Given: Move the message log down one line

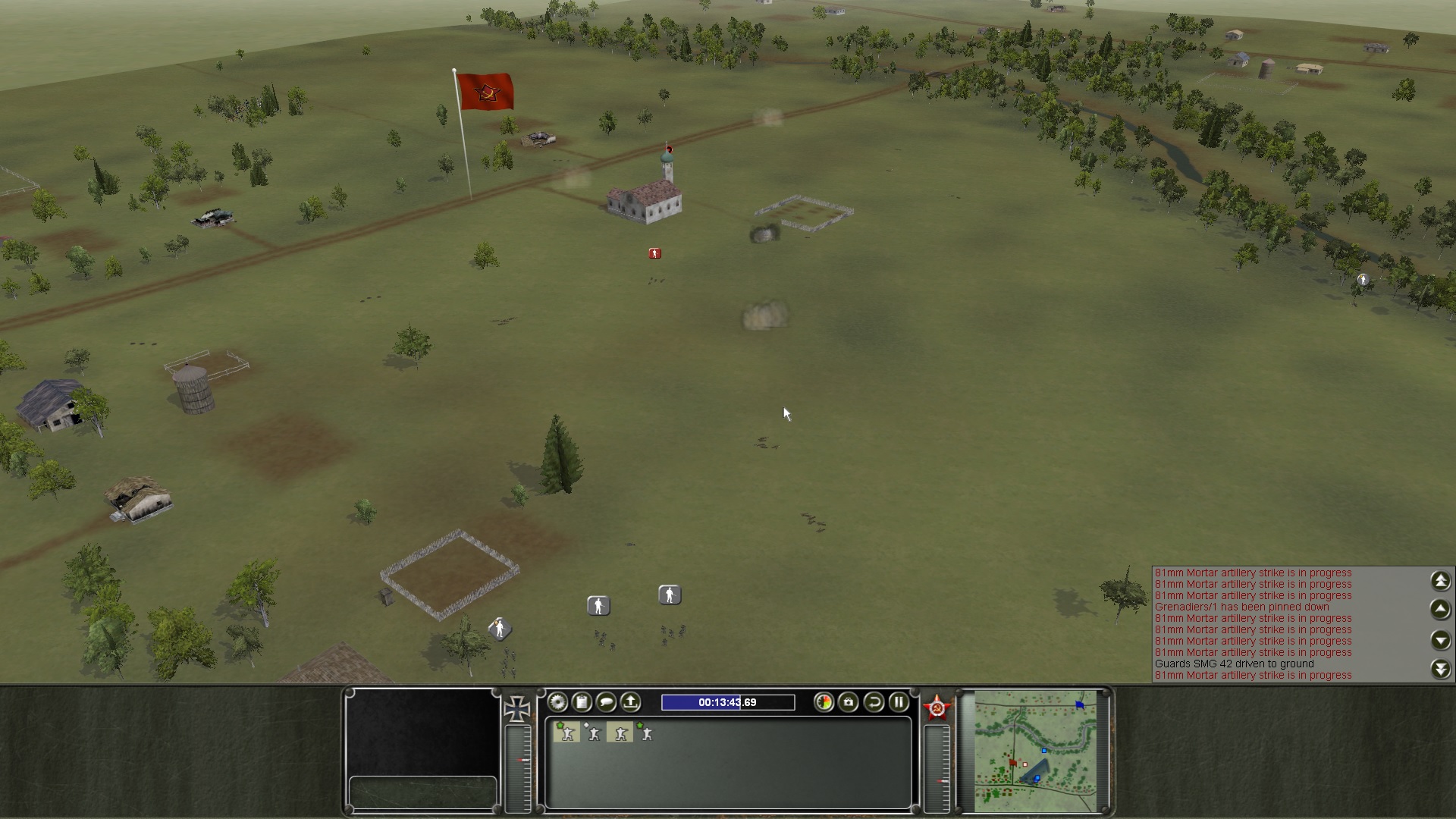Looking at the screenshot, I should 1441,640.
